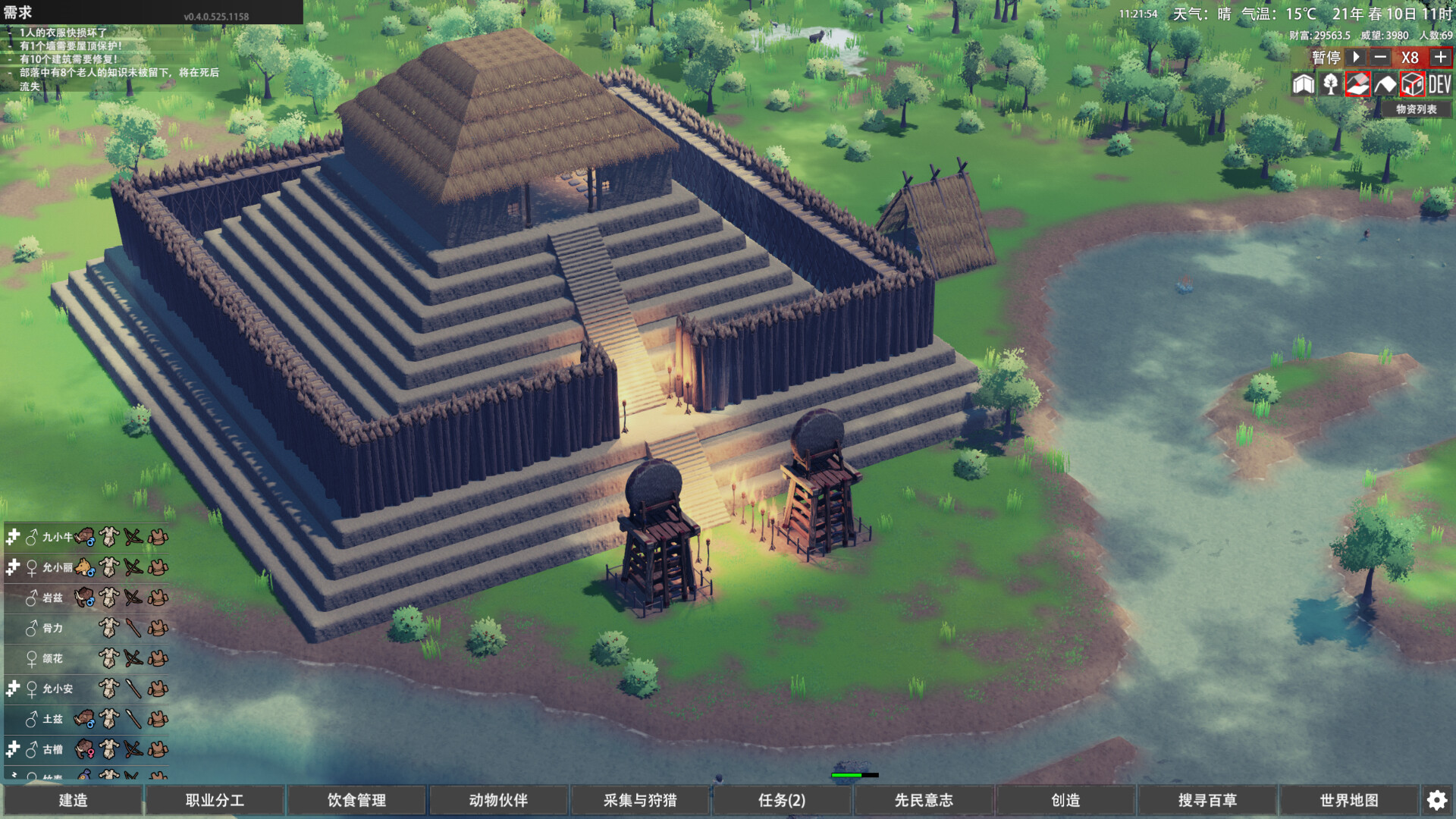Expand 岩兹's mammoth companion details
The height and width of the screenshot is (819, 1456).
85,596
